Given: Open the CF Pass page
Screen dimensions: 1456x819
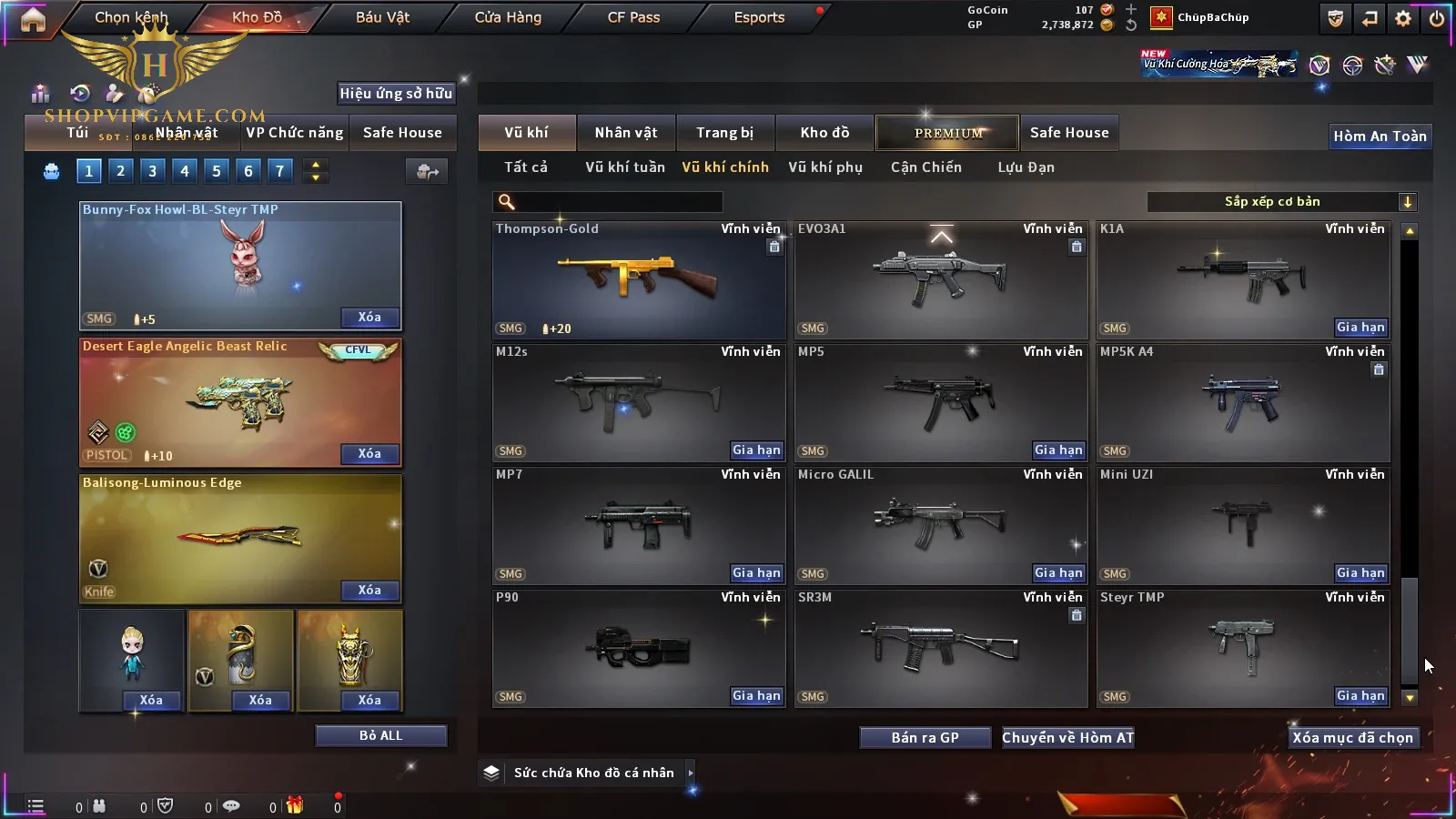Looking at the screenshot, I should [x=633, y=17].
